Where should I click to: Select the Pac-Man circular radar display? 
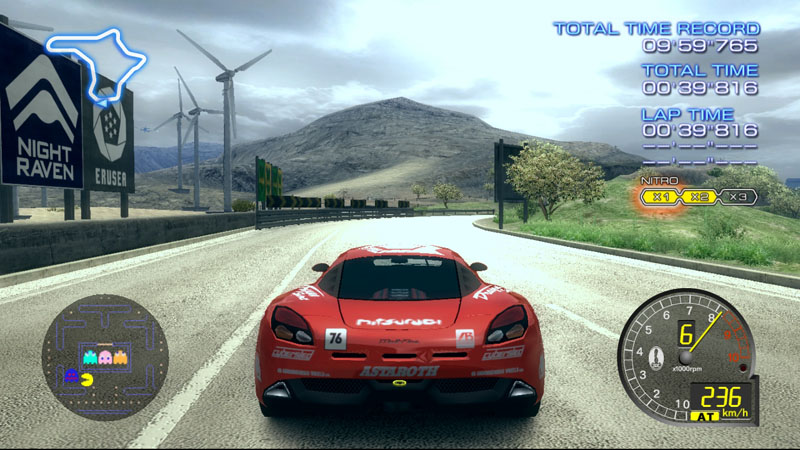coord(104,357)
